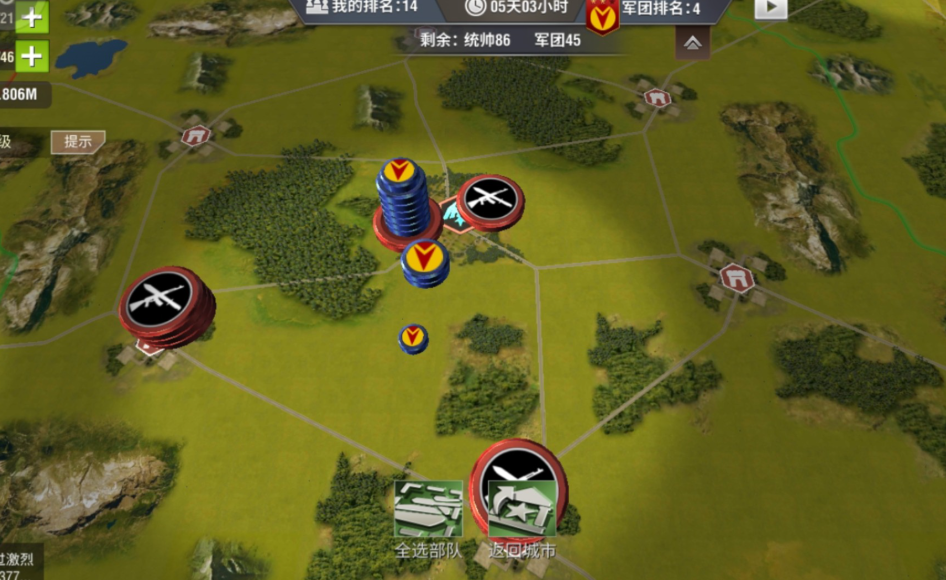Open the 提示 hint button
This screenshot has width=946, height=580.
click(77, 142)
